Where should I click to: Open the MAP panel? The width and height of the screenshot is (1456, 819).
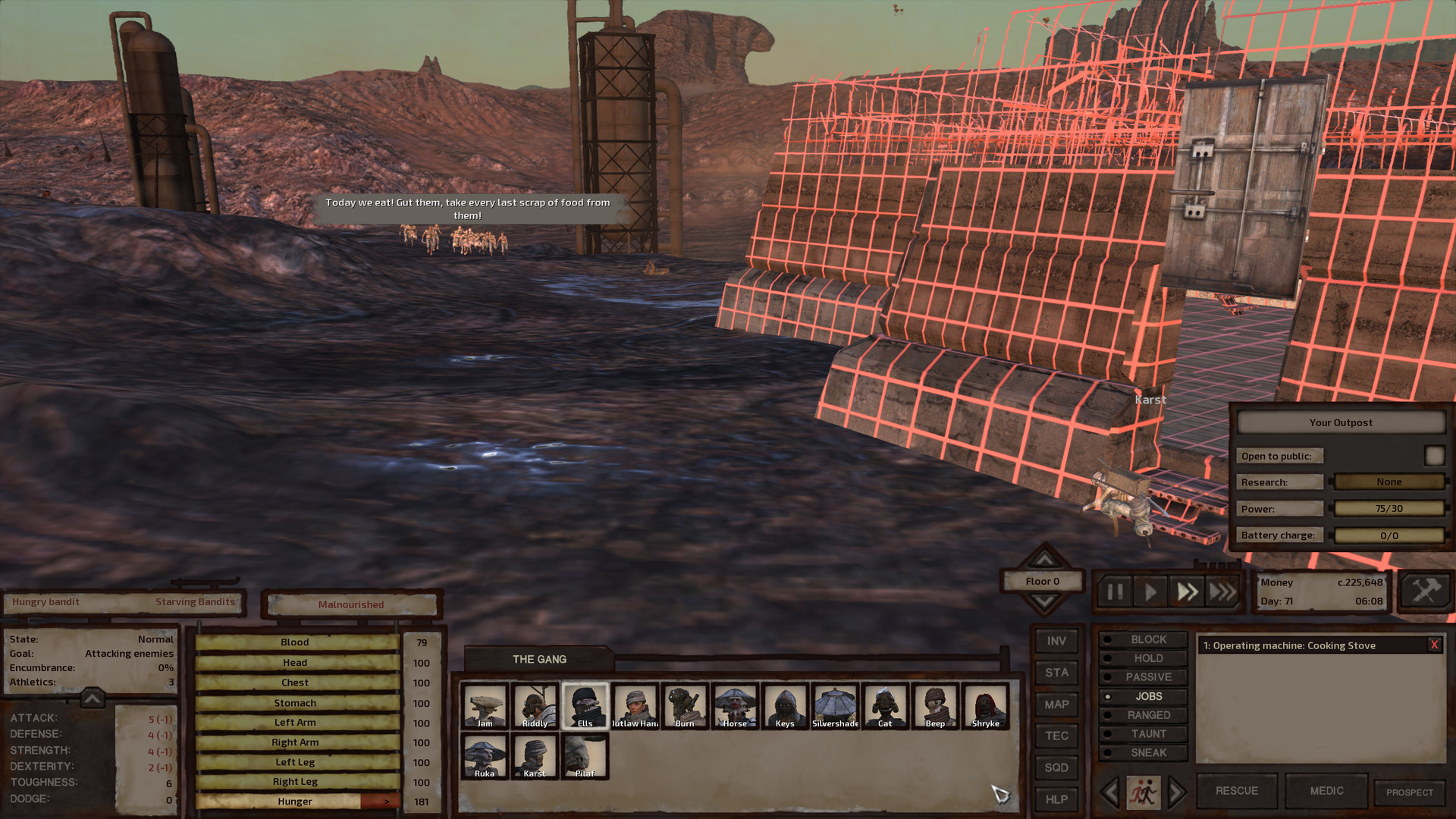point(1056,704)
